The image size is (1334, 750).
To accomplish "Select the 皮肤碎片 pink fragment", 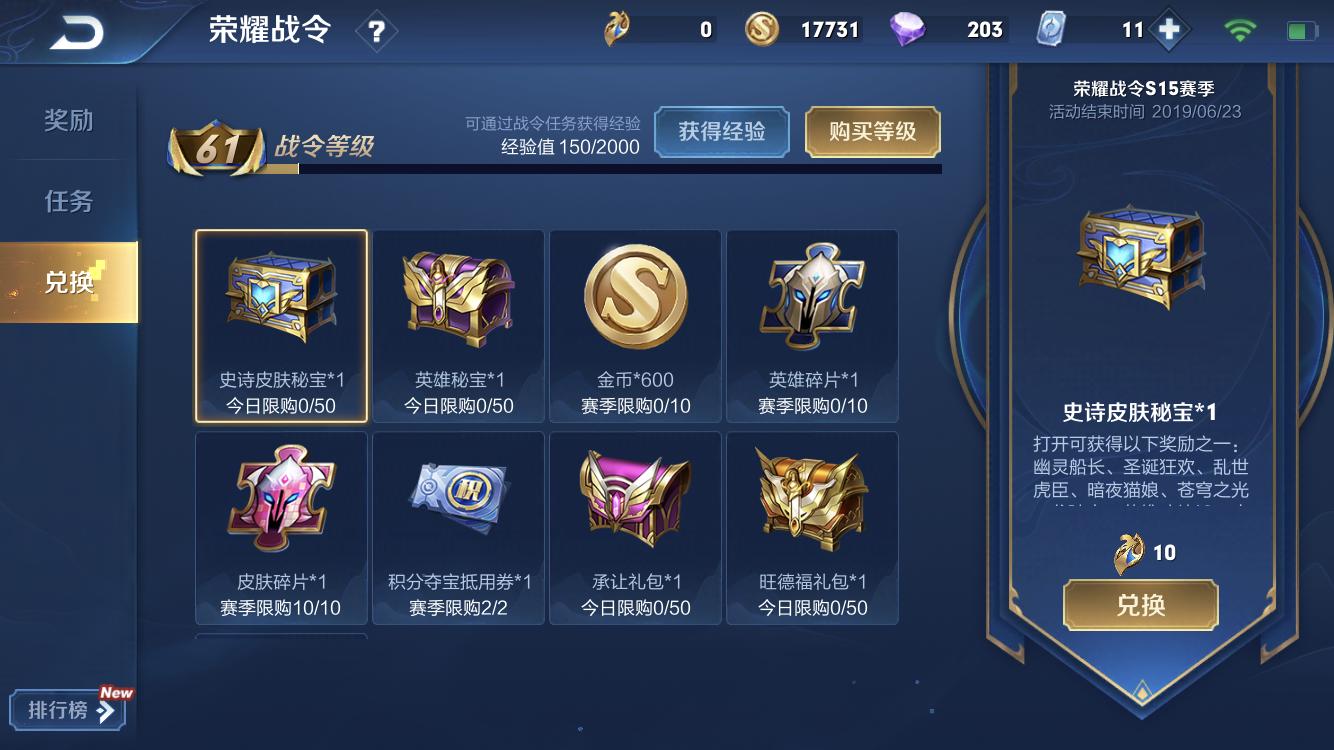I will pyautogui.click(x=281, y=528).
